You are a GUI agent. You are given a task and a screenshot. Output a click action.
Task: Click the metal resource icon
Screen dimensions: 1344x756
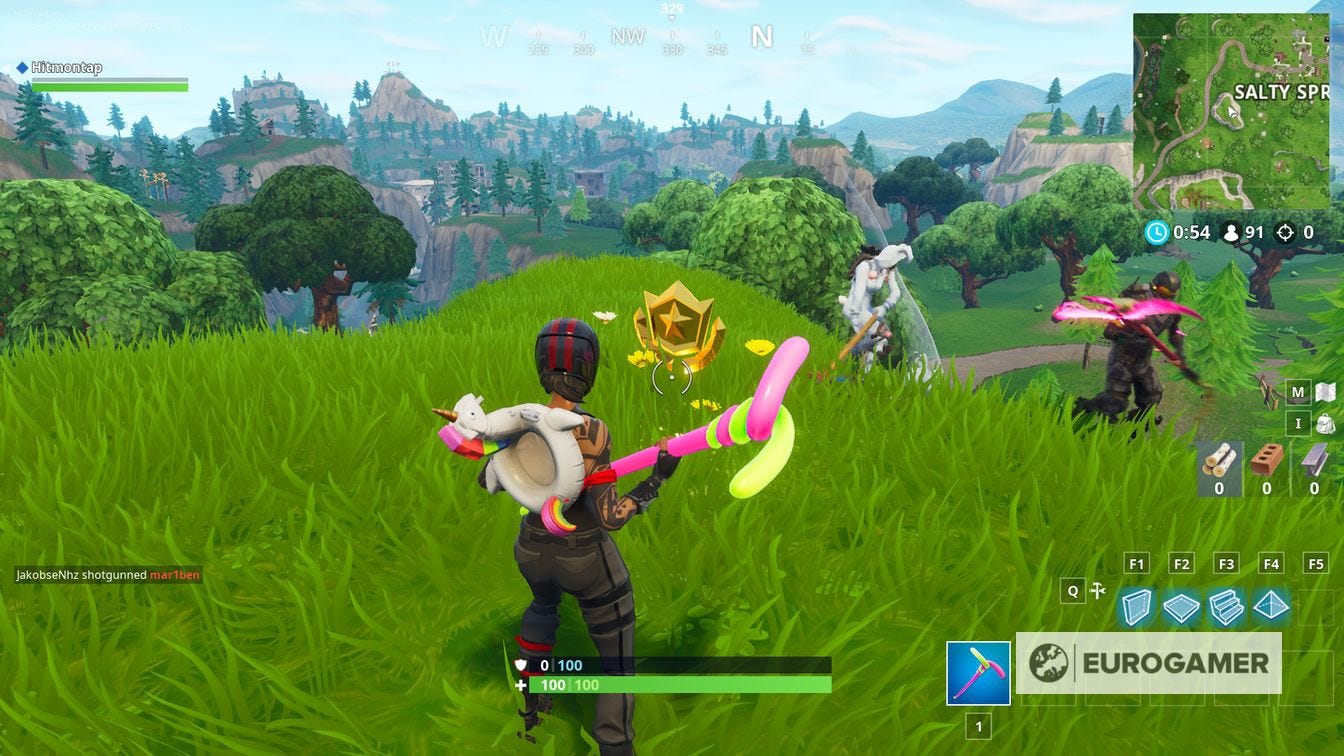tap(1312, 462)
